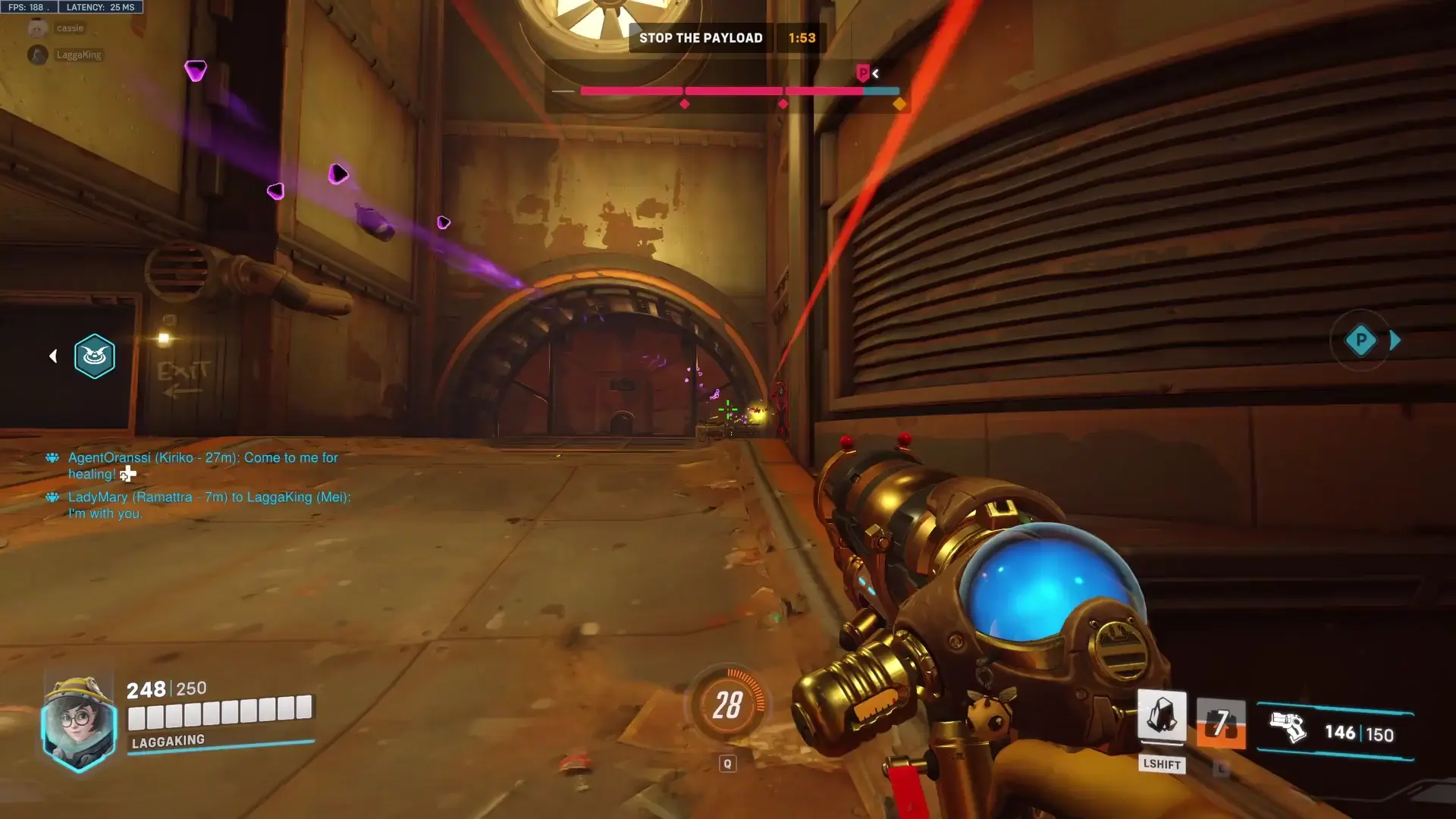
Task: Click the team chat icon beside LadyMary's message
Action: point(52,497)
